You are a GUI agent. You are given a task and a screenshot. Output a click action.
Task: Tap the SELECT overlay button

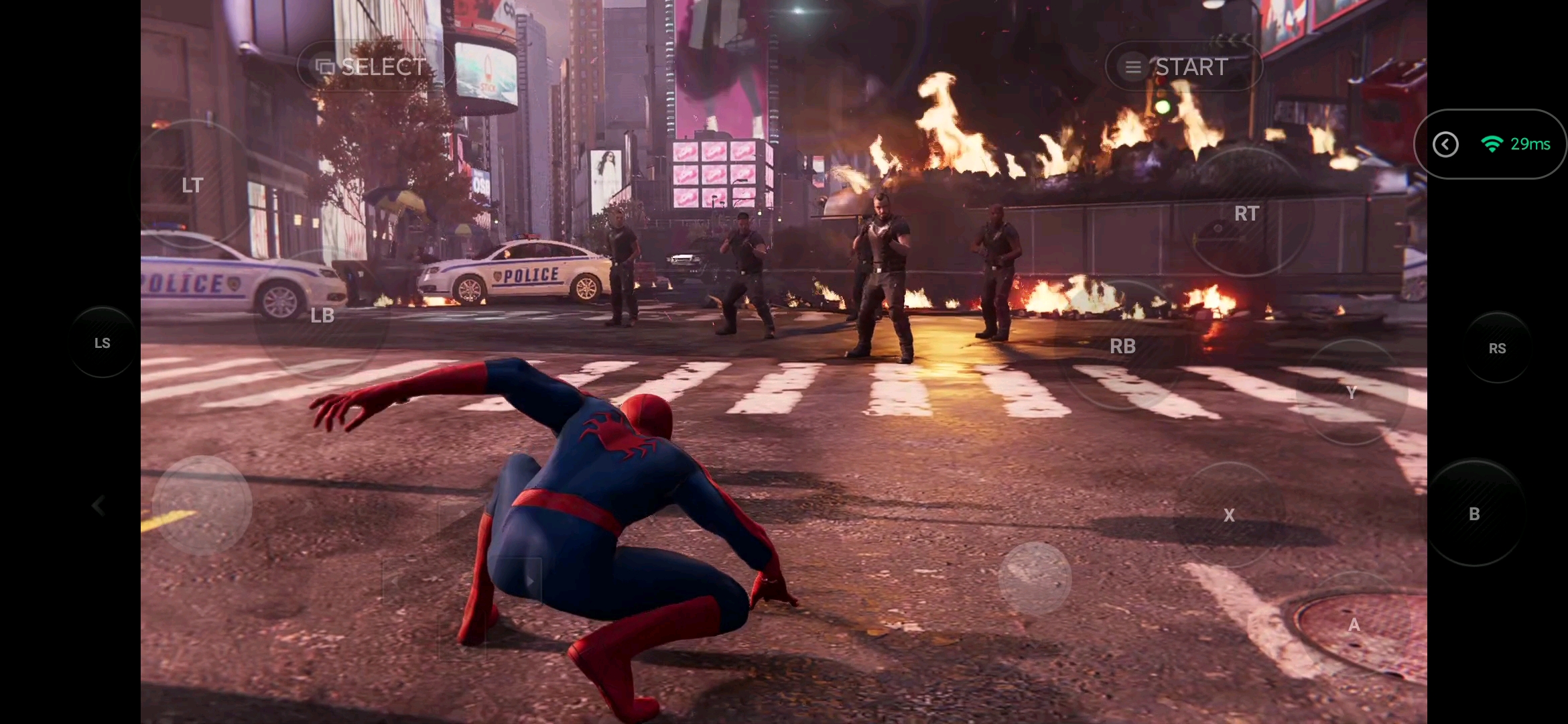tap(373, 66)
